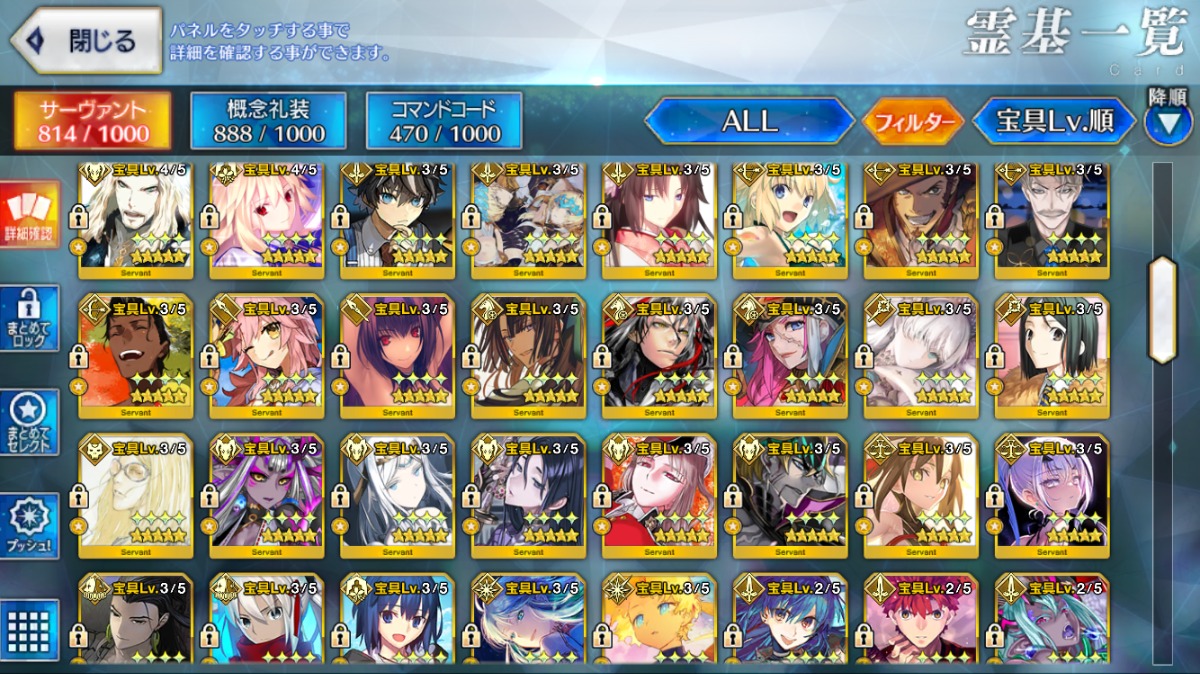Image resolution: width=1200 pixels, height=674 pixels.
Task: Change the 宝具Lv.順 sort order
Action: (x=1054, y=122)
